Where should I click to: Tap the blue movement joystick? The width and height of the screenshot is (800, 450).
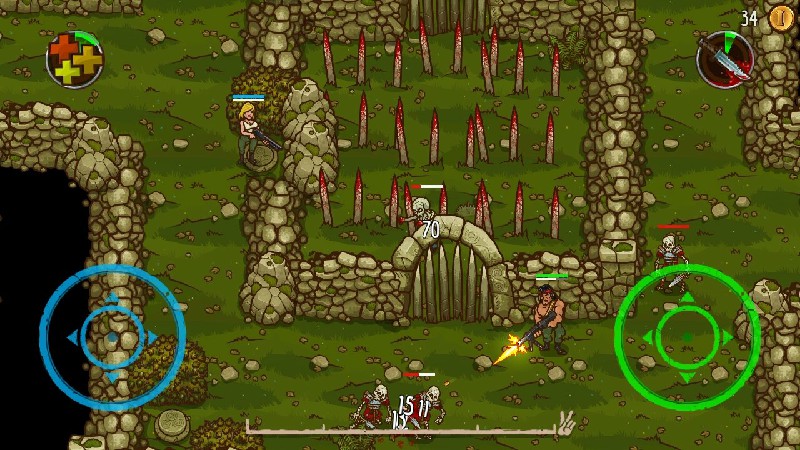tap(112, 337)
